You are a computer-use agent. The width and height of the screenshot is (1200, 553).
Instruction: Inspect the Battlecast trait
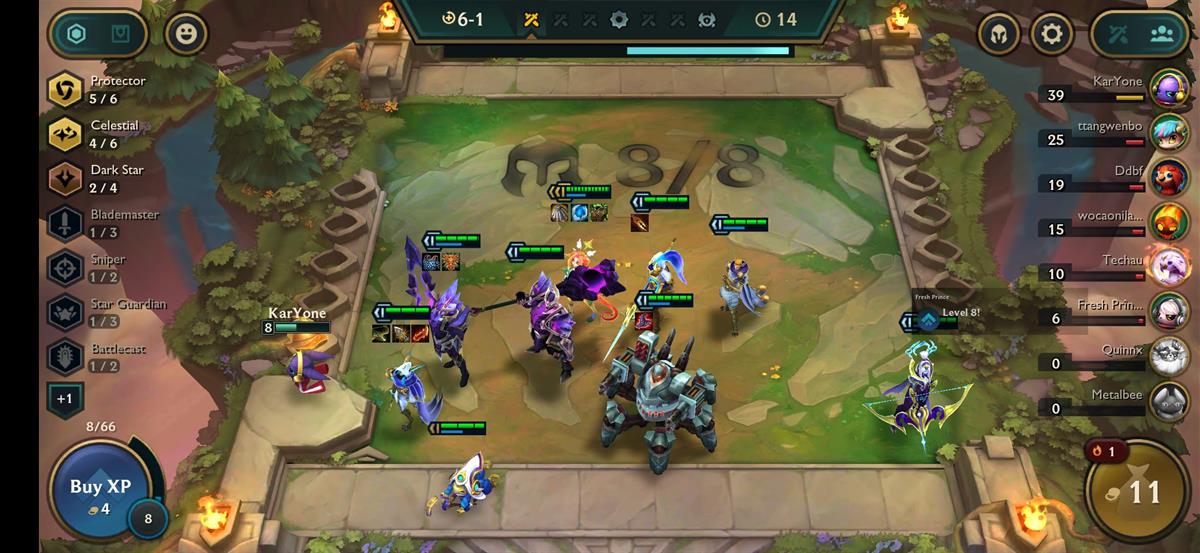tap(66, 357)
